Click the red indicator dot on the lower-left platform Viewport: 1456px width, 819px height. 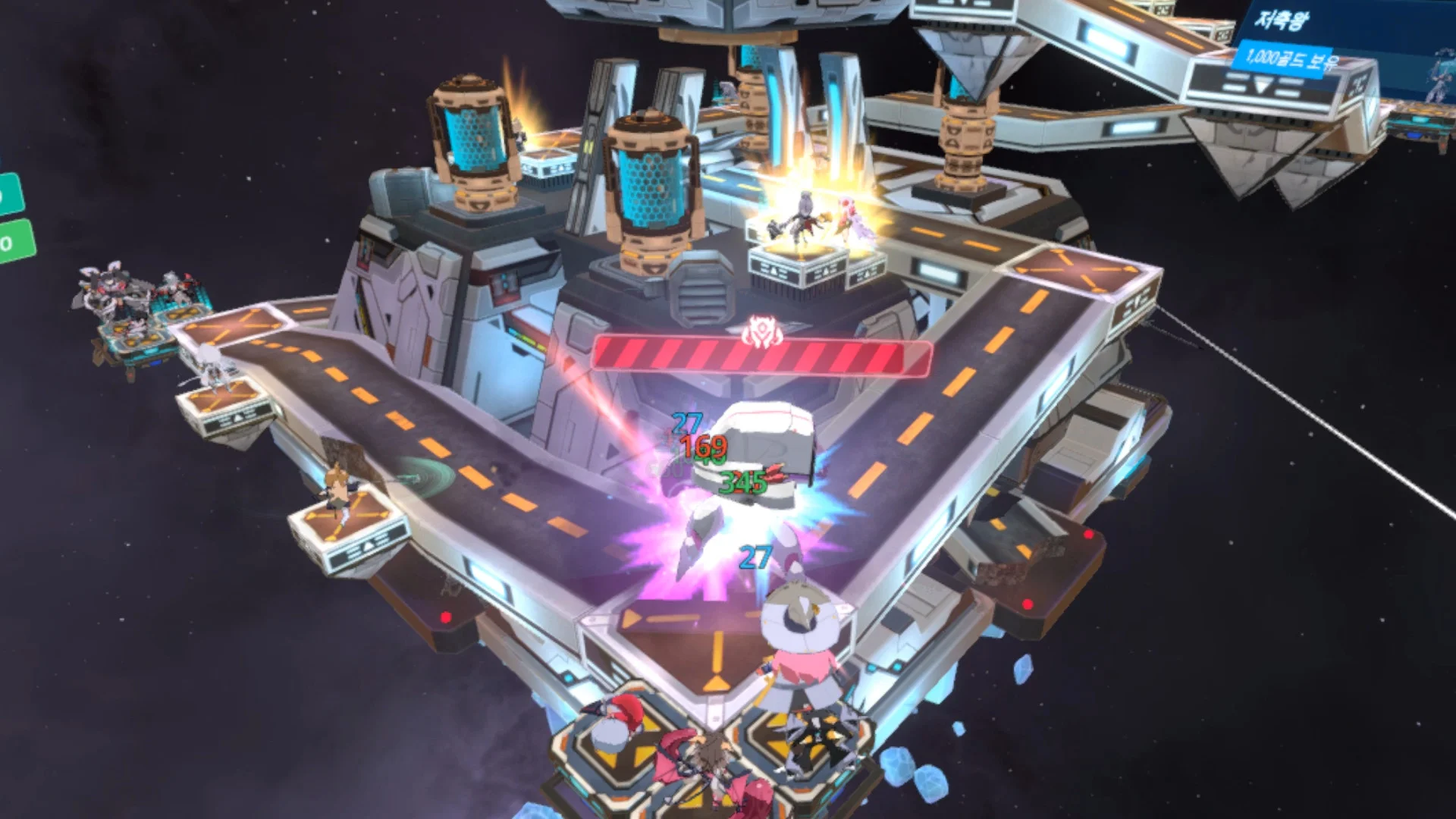point(445,617)
